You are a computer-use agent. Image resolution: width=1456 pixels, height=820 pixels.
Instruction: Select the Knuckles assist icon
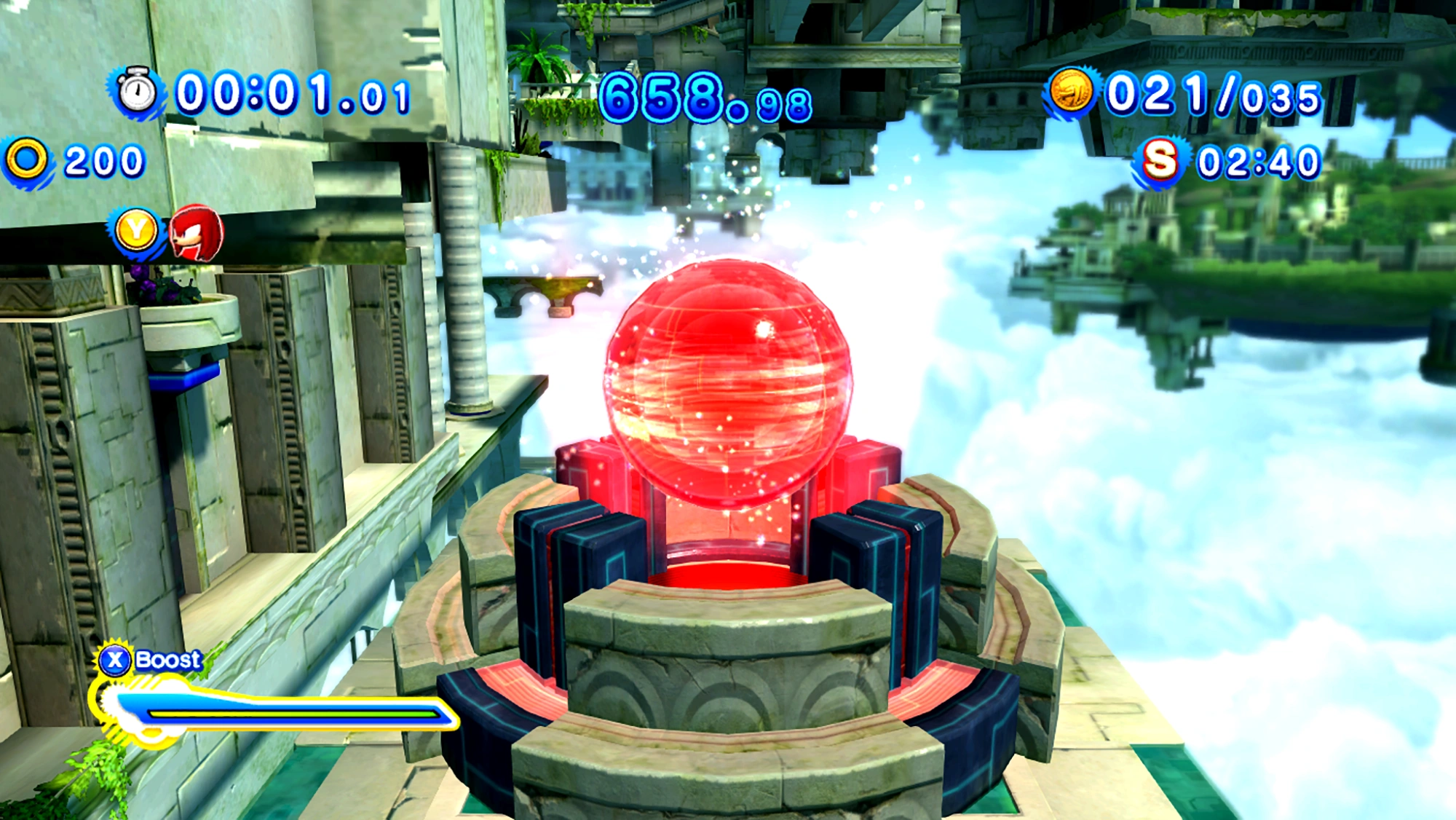pos(196,233)
